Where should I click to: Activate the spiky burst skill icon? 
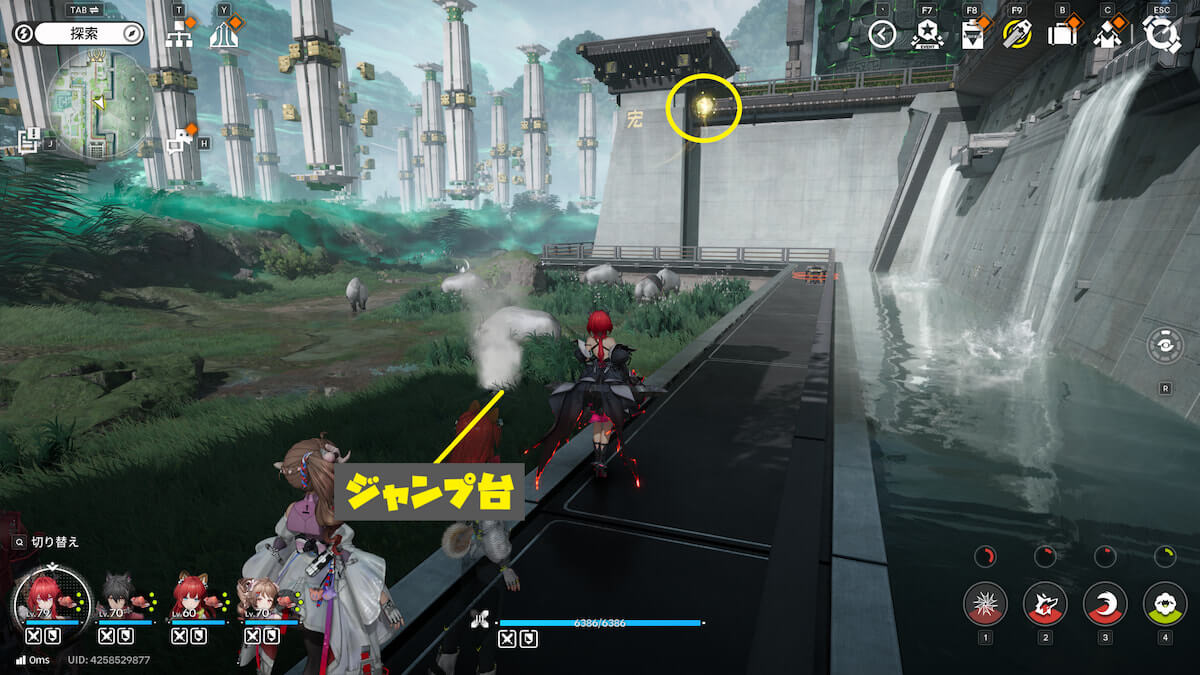click(x=985, y=604)
